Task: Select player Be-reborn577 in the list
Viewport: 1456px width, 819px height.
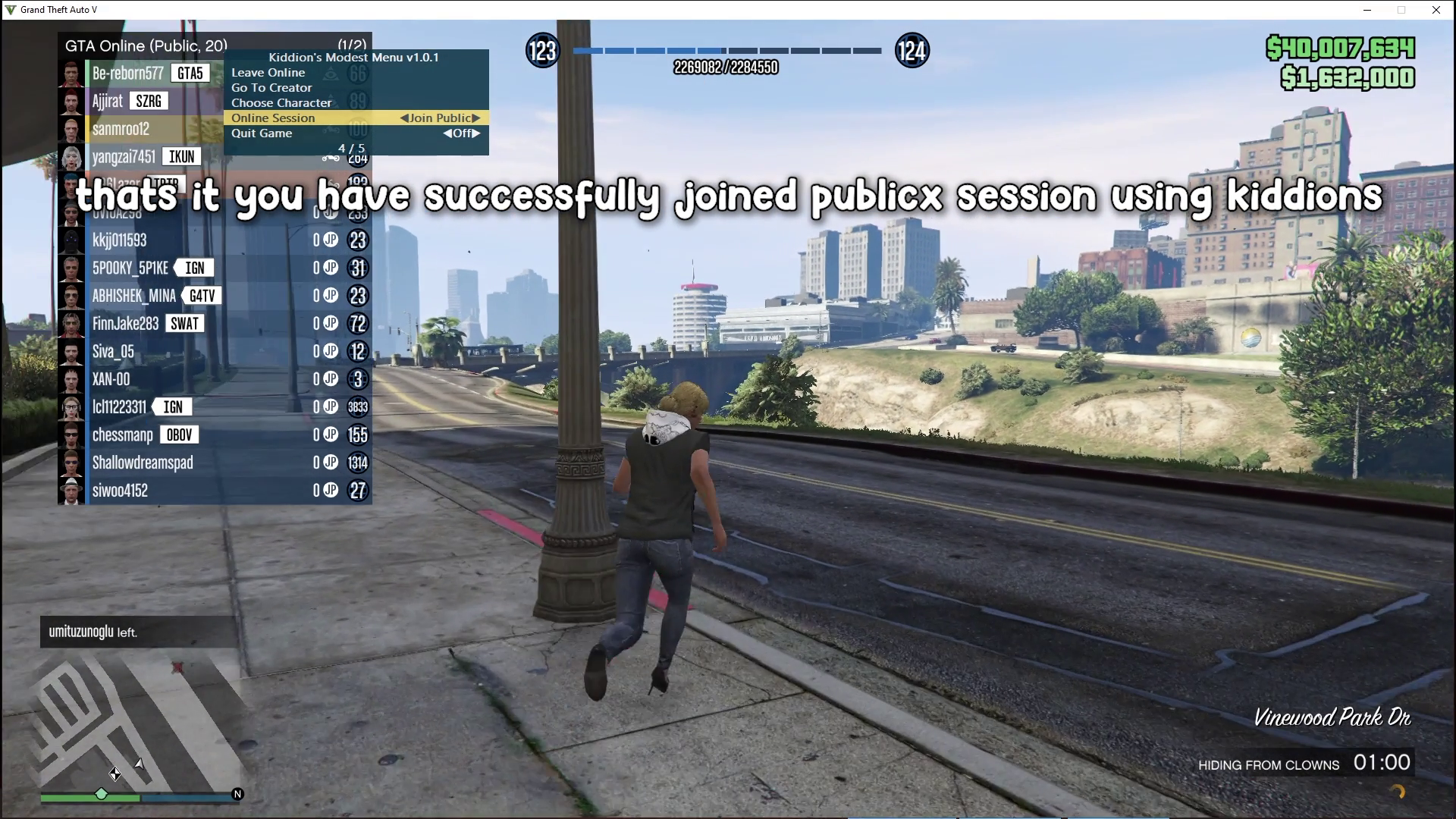Action: click(x=127, y=74)
